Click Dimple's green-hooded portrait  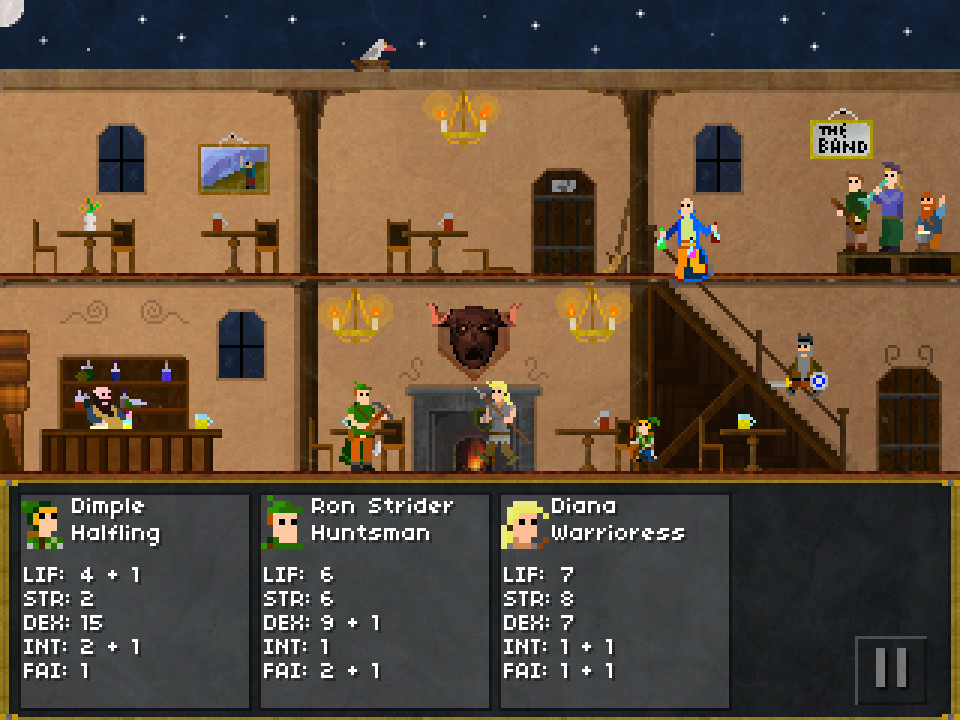(42, 523)
